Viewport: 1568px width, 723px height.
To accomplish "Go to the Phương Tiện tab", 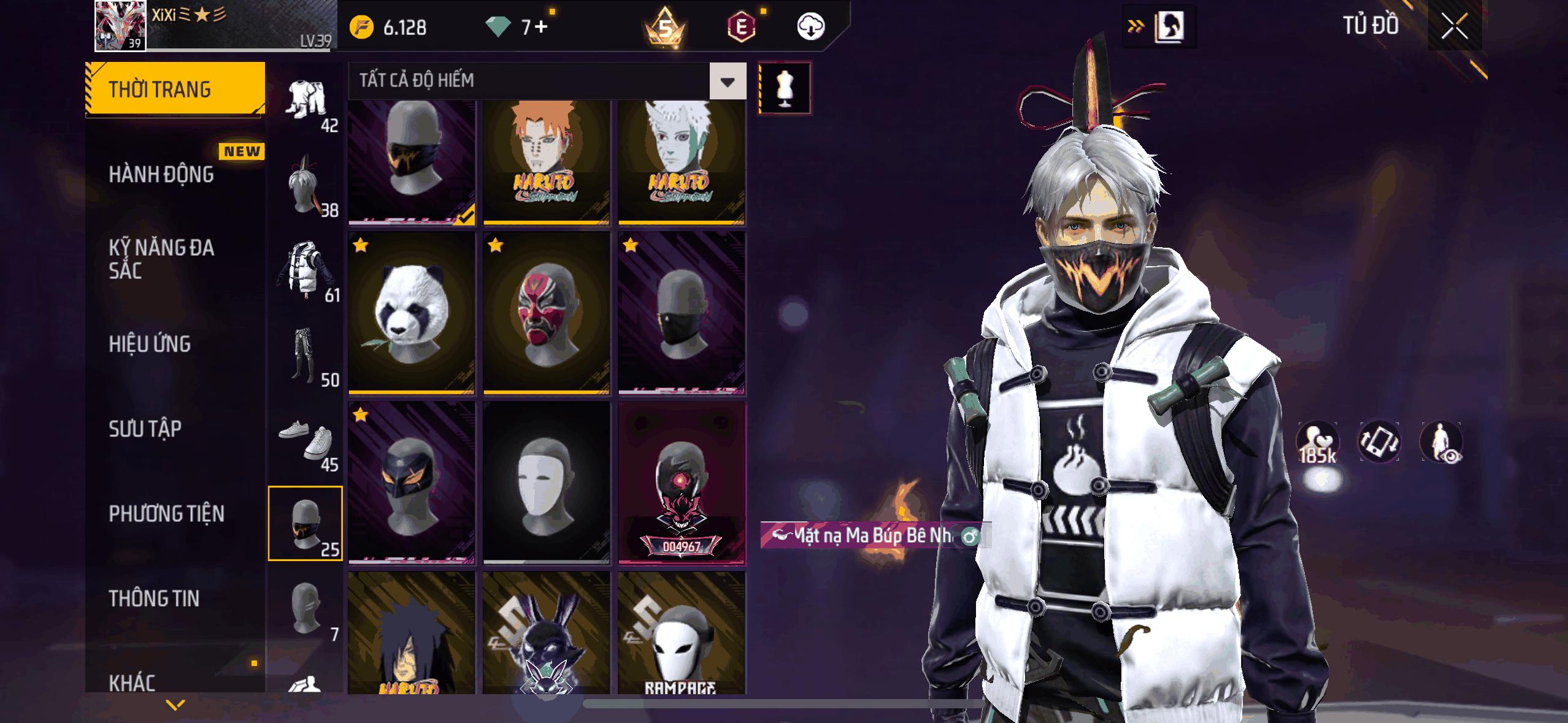I will [x=166, y=514].
